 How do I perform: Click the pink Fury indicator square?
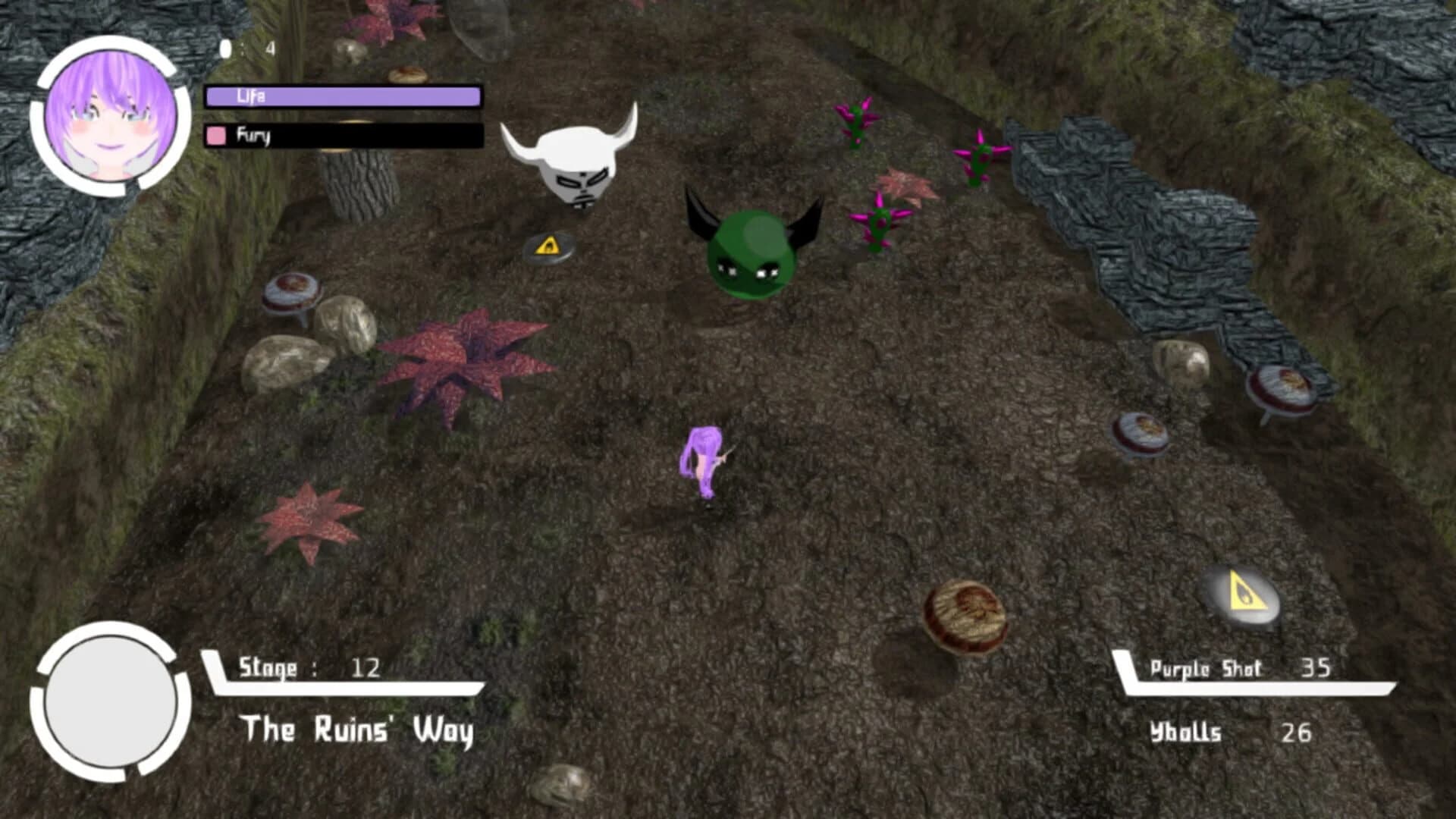point(215,136)
